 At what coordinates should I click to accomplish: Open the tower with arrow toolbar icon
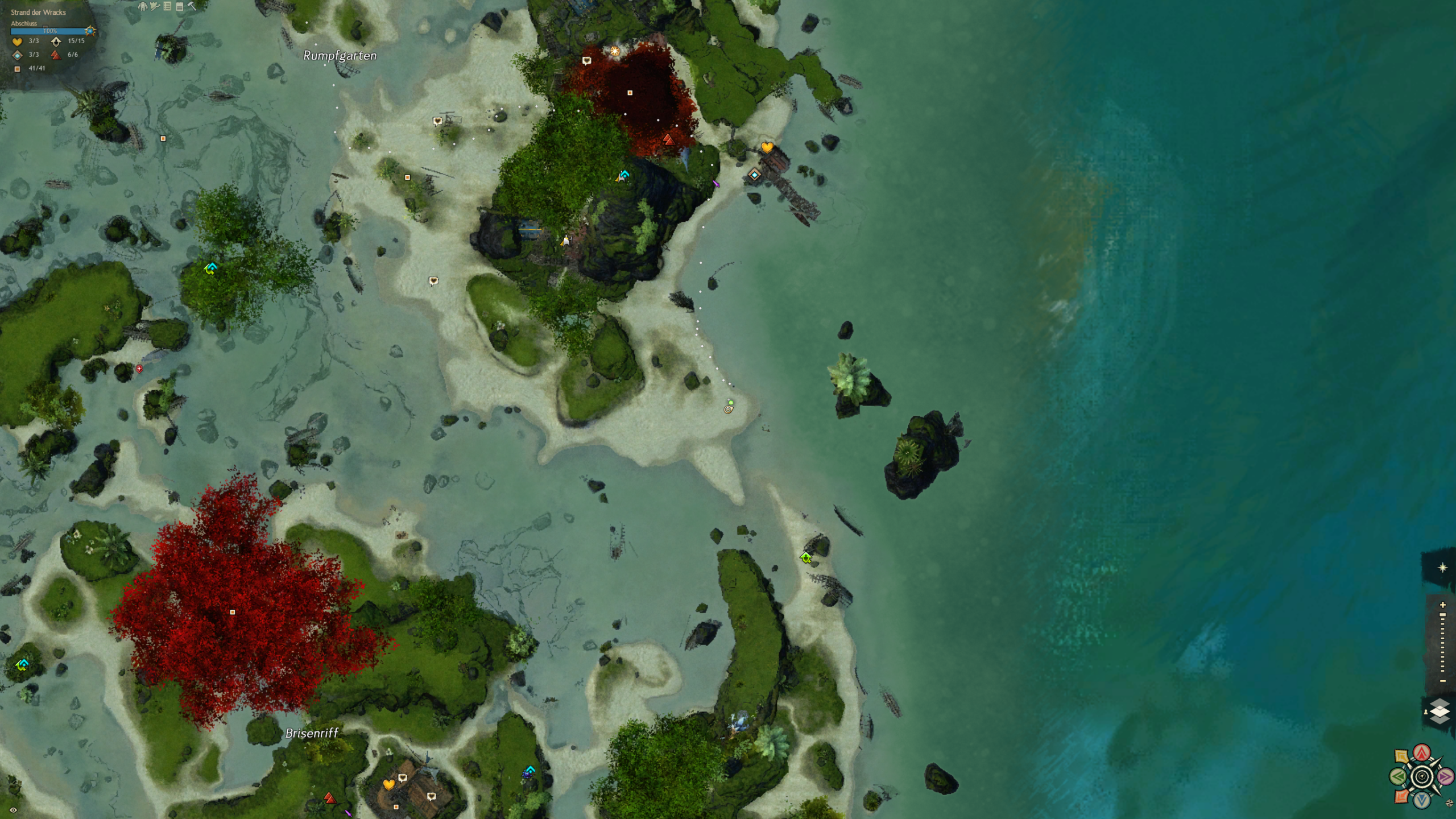155,6
